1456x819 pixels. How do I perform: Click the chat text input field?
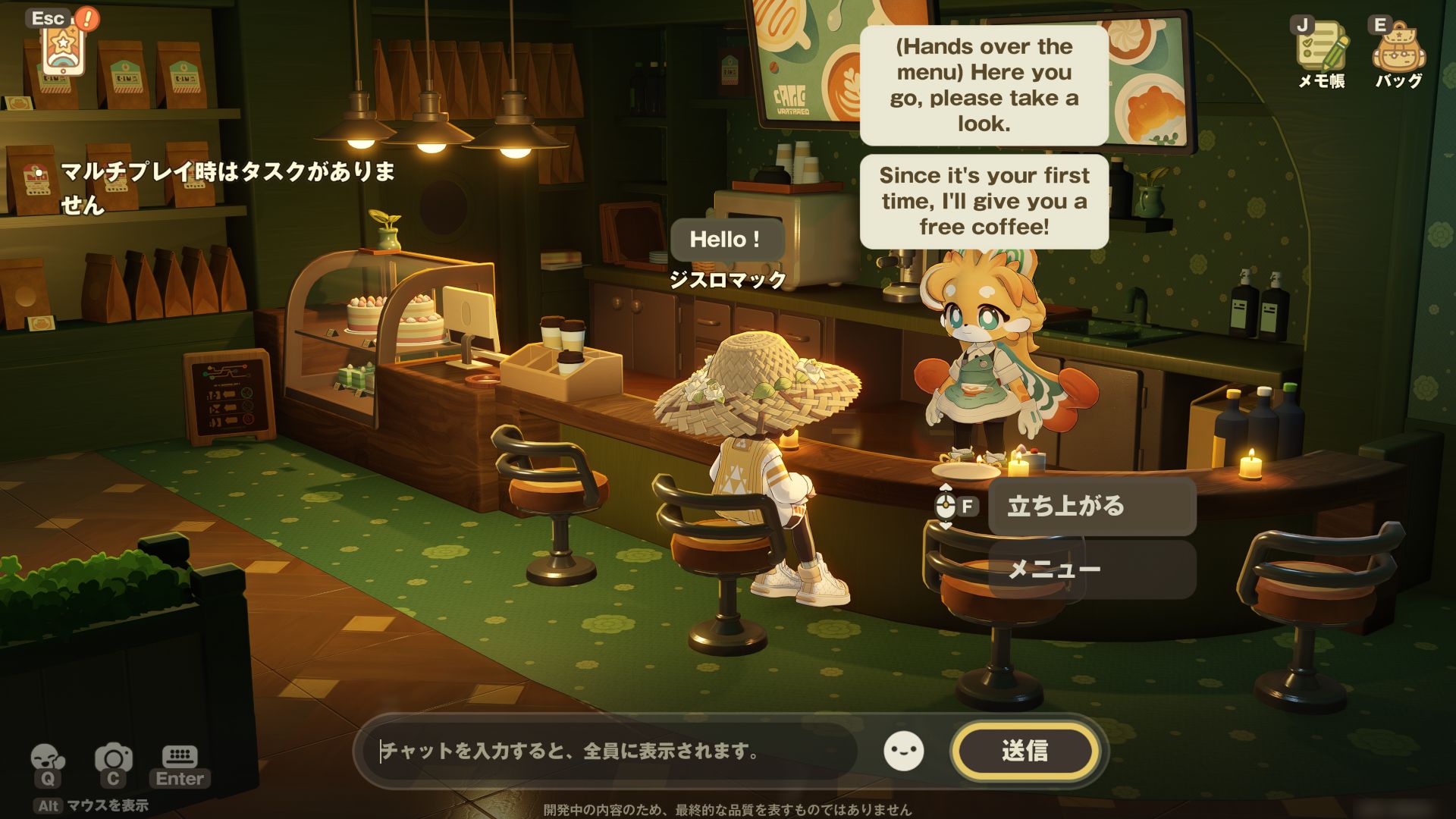coord(607,752)
